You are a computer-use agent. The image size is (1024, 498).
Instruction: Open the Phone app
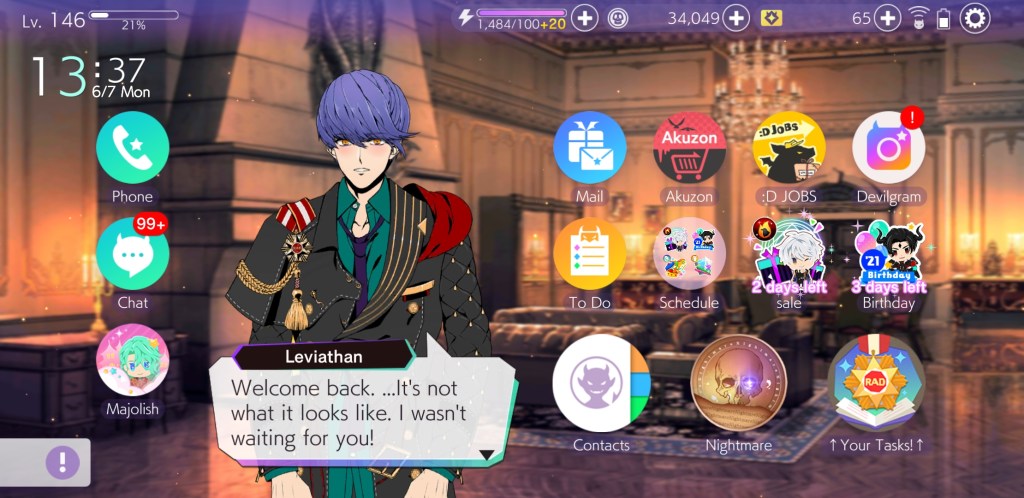click(x=132, y=148)
